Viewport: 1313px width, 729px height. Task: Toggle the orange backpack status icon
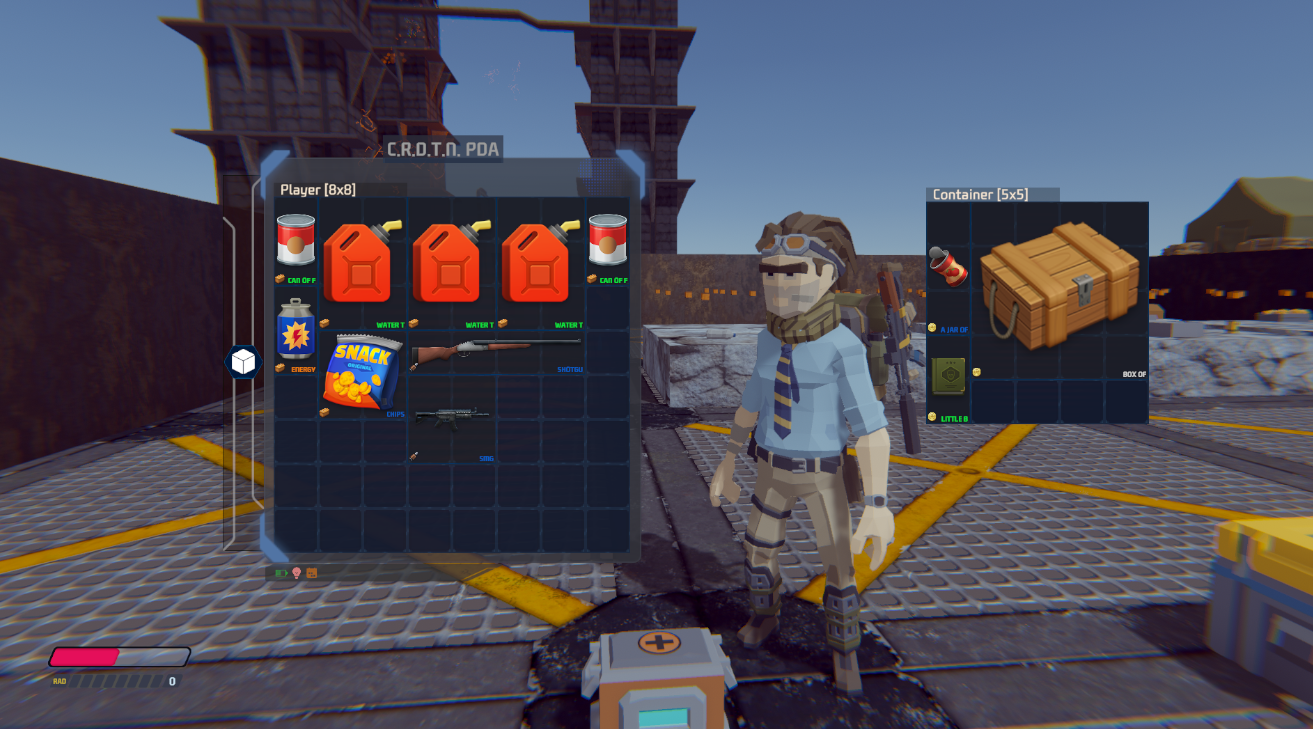tap(312, 572)
